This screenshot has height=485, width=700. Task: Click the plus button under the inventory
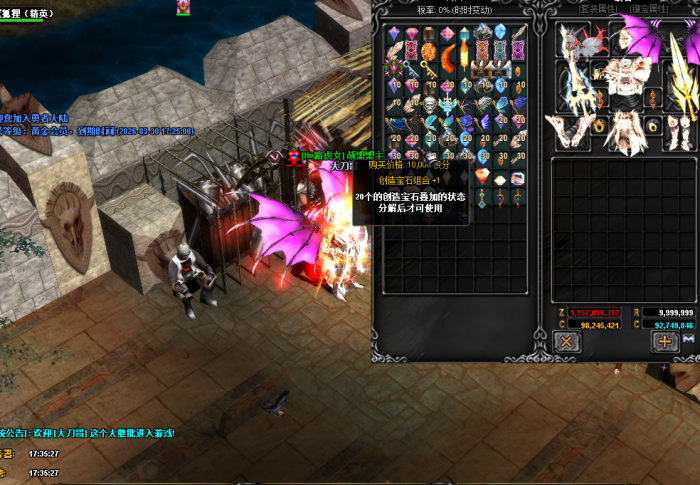pos(665,341)
